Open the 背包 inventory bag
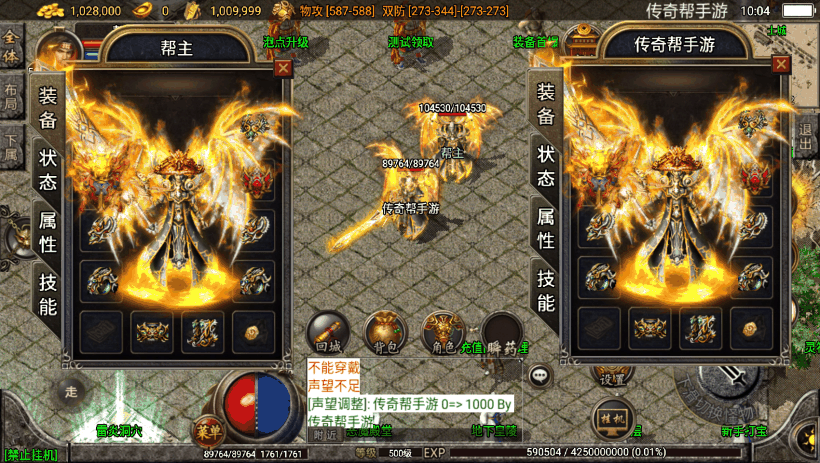Image resolution: width=820 pixels, height=463 pixels. (383, 333)
